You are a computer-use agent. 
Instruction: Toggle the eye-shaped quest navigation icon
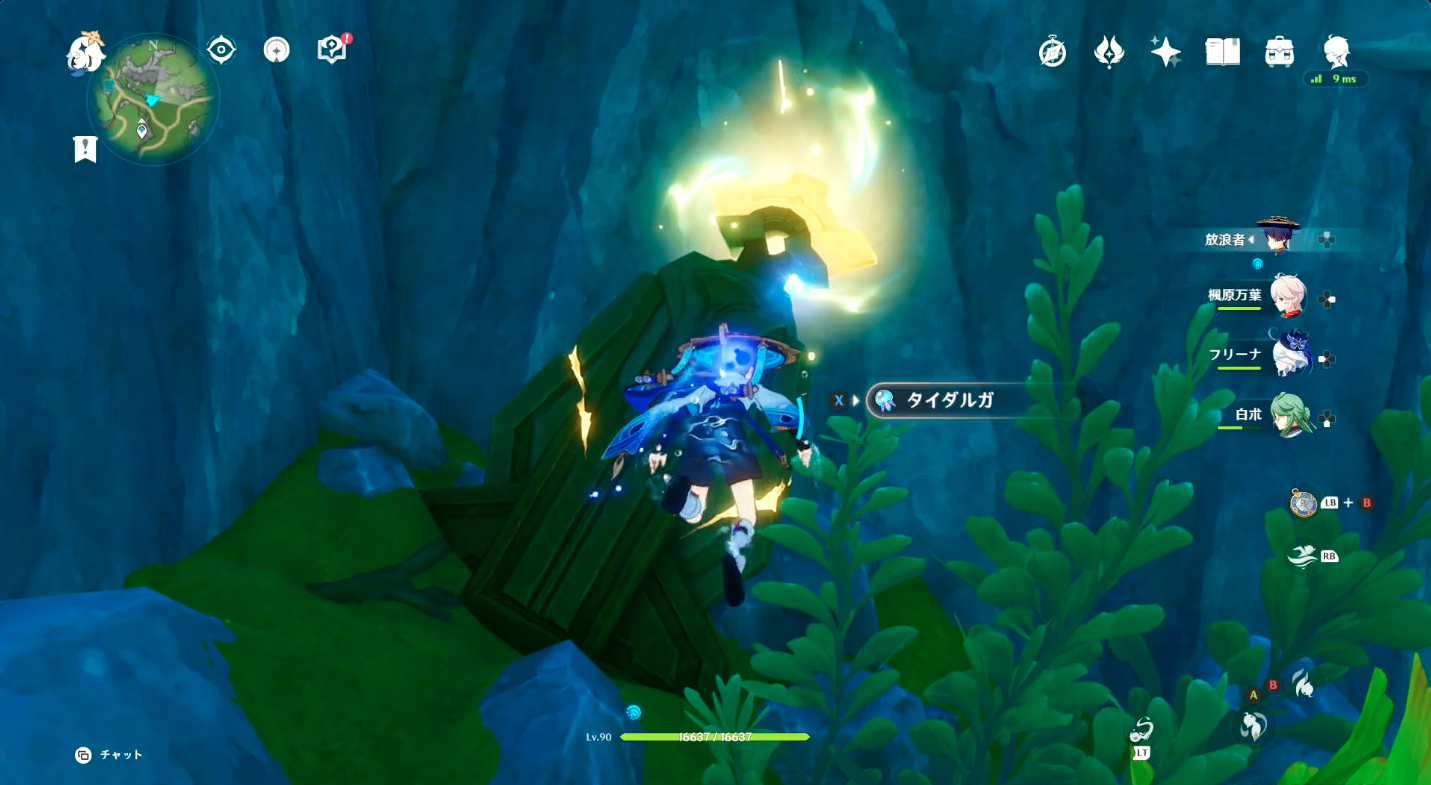pos(221,50)
